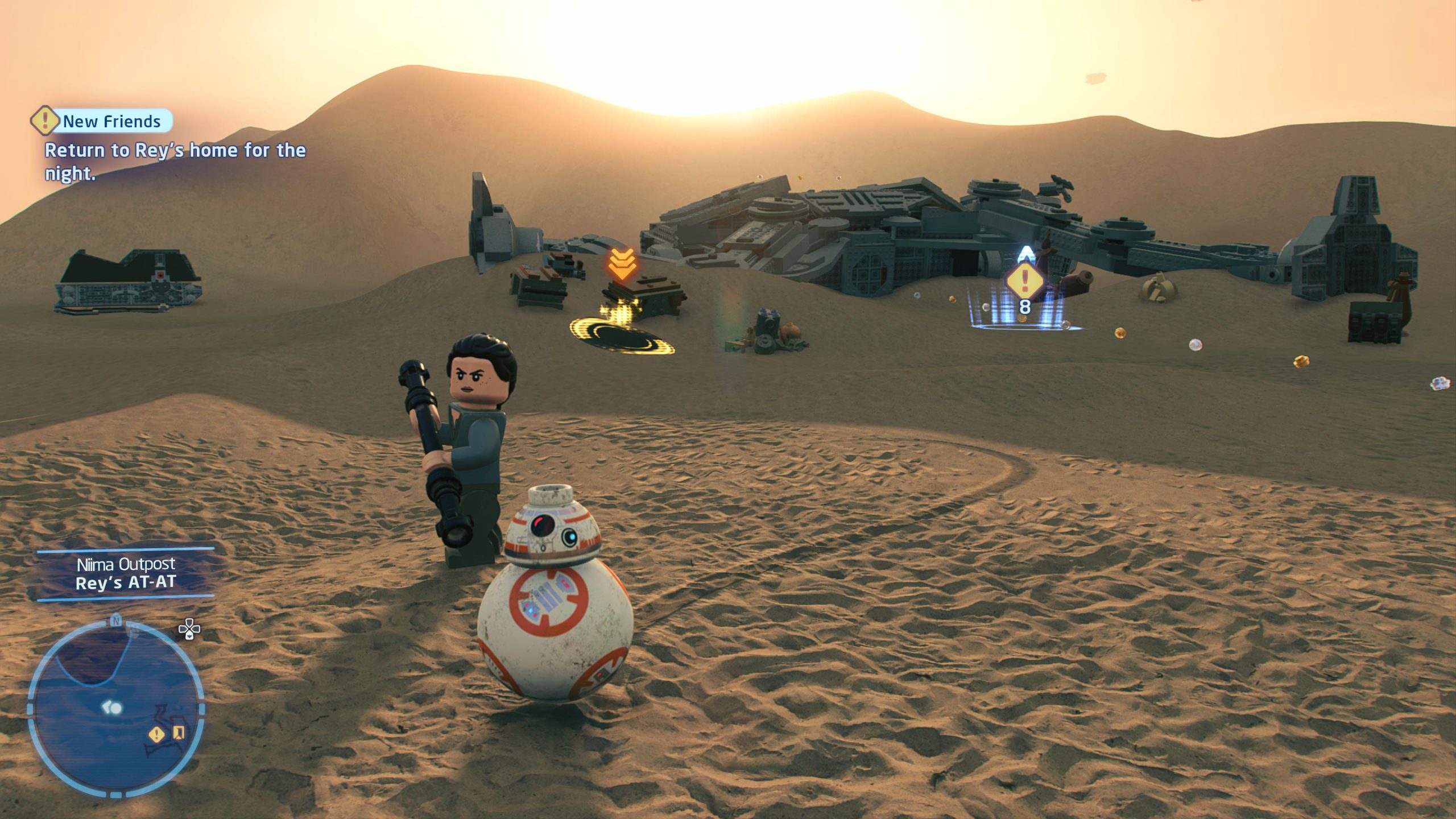Click the Niima Outpost location banner

[x=126, y=573]
